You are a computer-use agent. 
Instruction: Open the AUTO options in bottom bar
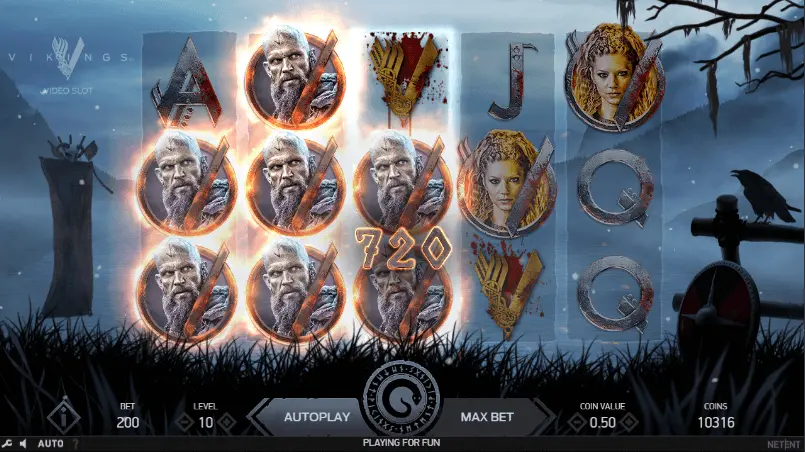50,443
